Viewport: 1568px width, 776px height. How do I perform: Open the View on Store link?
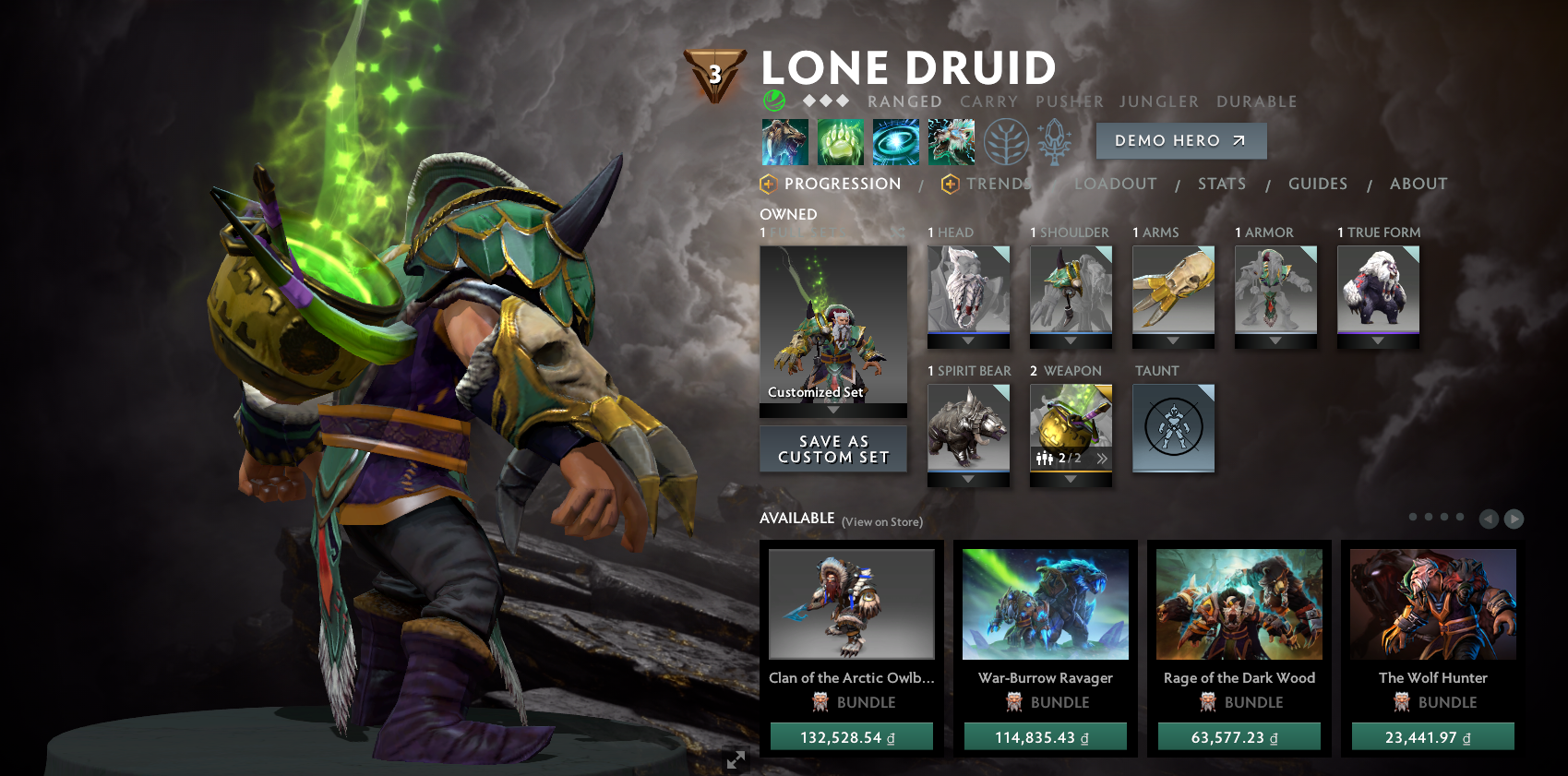881,521
